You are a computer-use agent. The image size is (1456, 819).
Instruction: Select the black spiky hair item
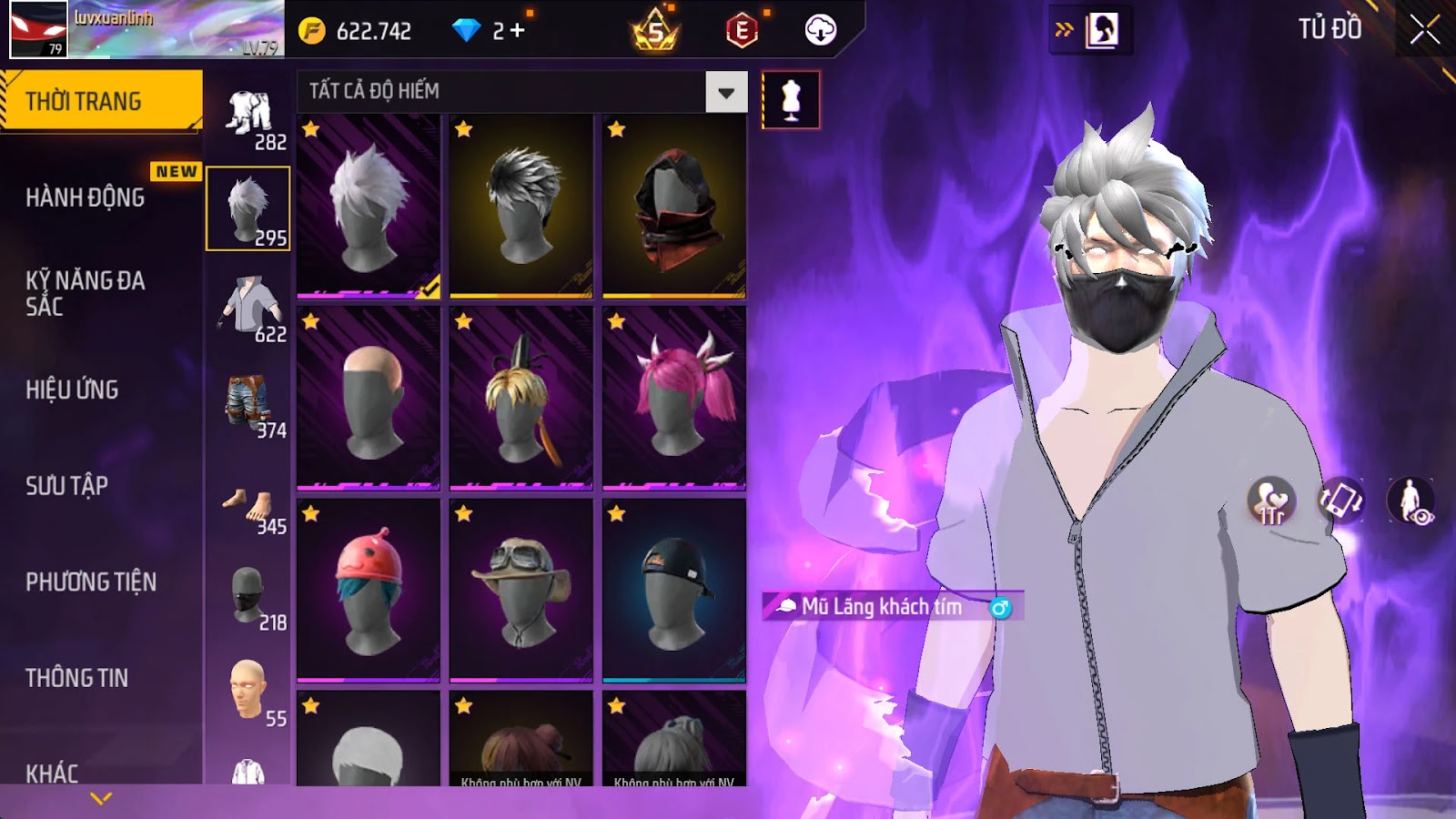click(x=521, y=207)
